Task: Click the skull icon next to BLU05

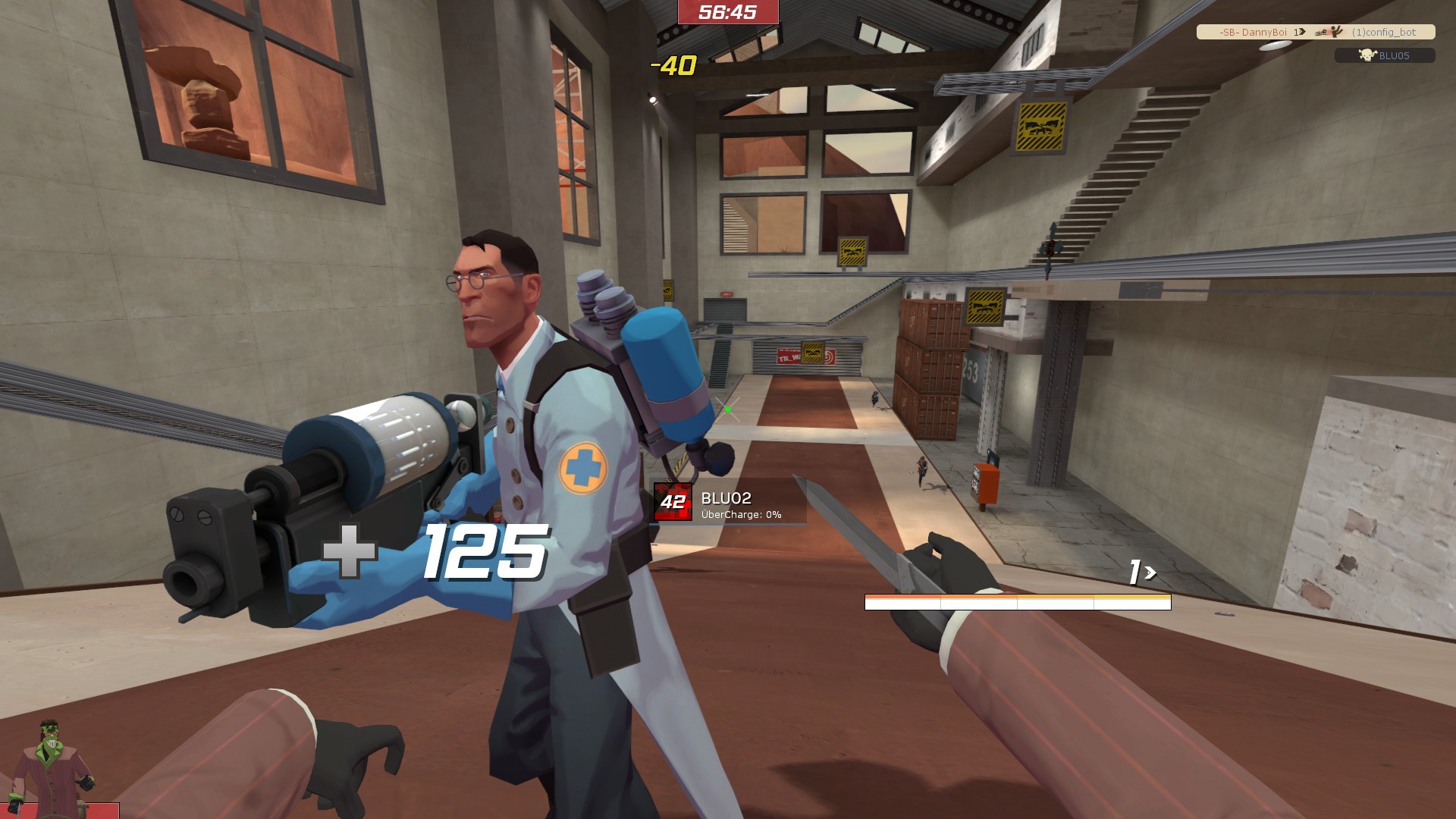Action: pyautogui.click(x=1367, y=55)
